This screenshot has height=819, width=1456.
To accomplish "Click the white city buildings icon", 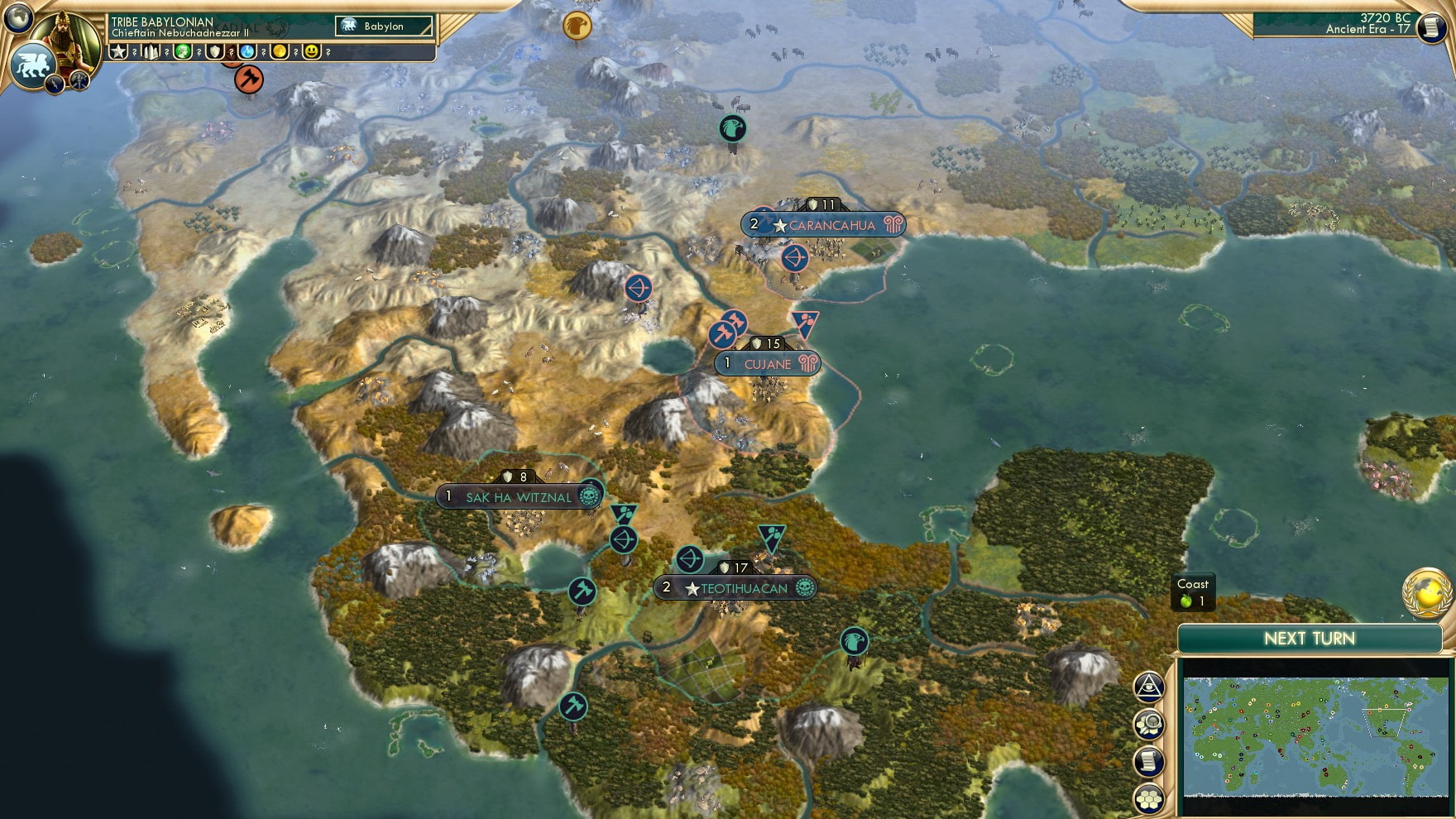I will pos(151,52).
